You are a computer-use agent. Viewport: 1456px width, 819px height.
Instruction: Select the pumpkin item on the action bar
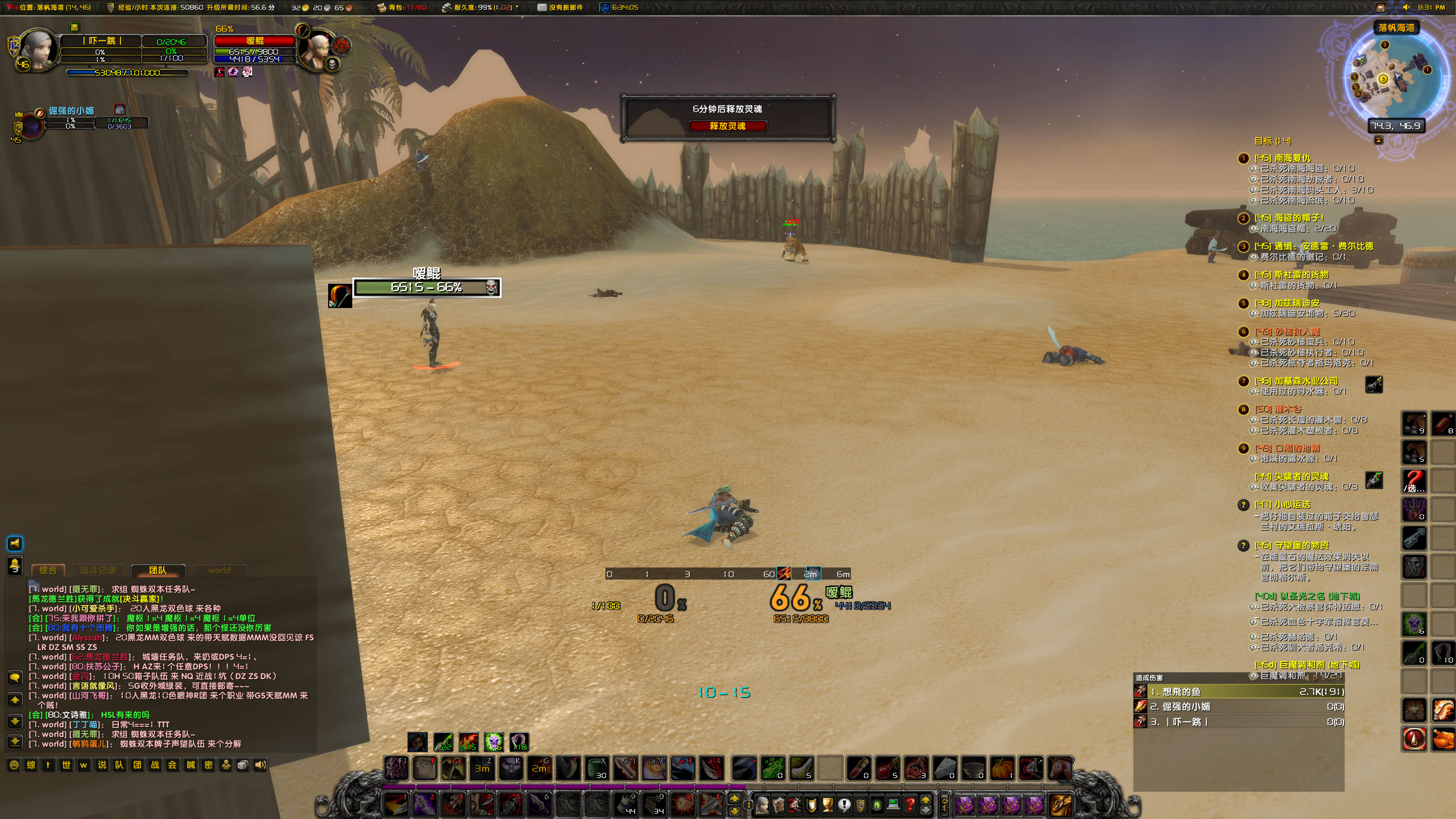point(1002,769)
